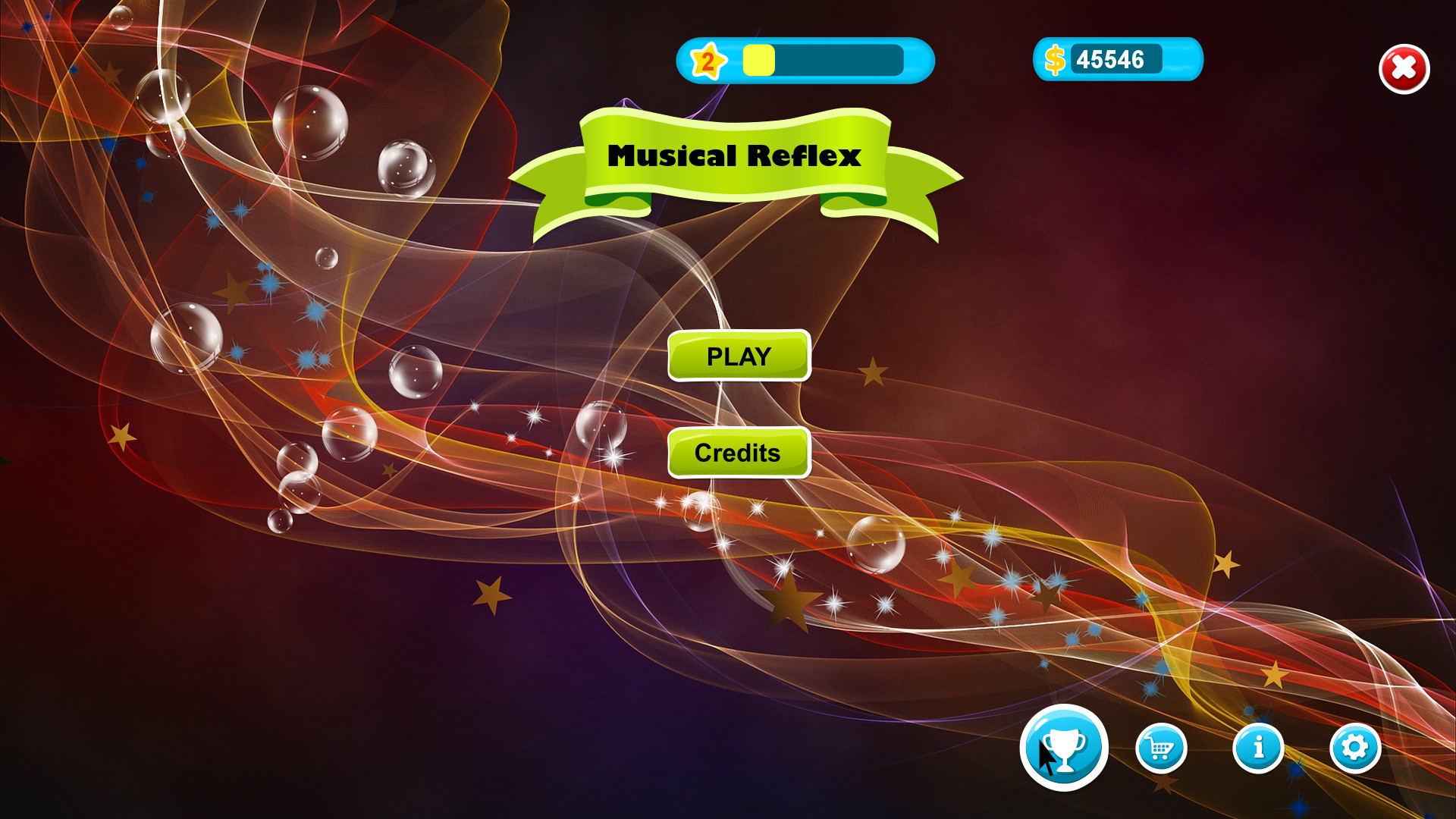Open the achievements trophy screen
Viewport: 1456px width, 819px height.
pyautogui.click(x=1064, y=747)
